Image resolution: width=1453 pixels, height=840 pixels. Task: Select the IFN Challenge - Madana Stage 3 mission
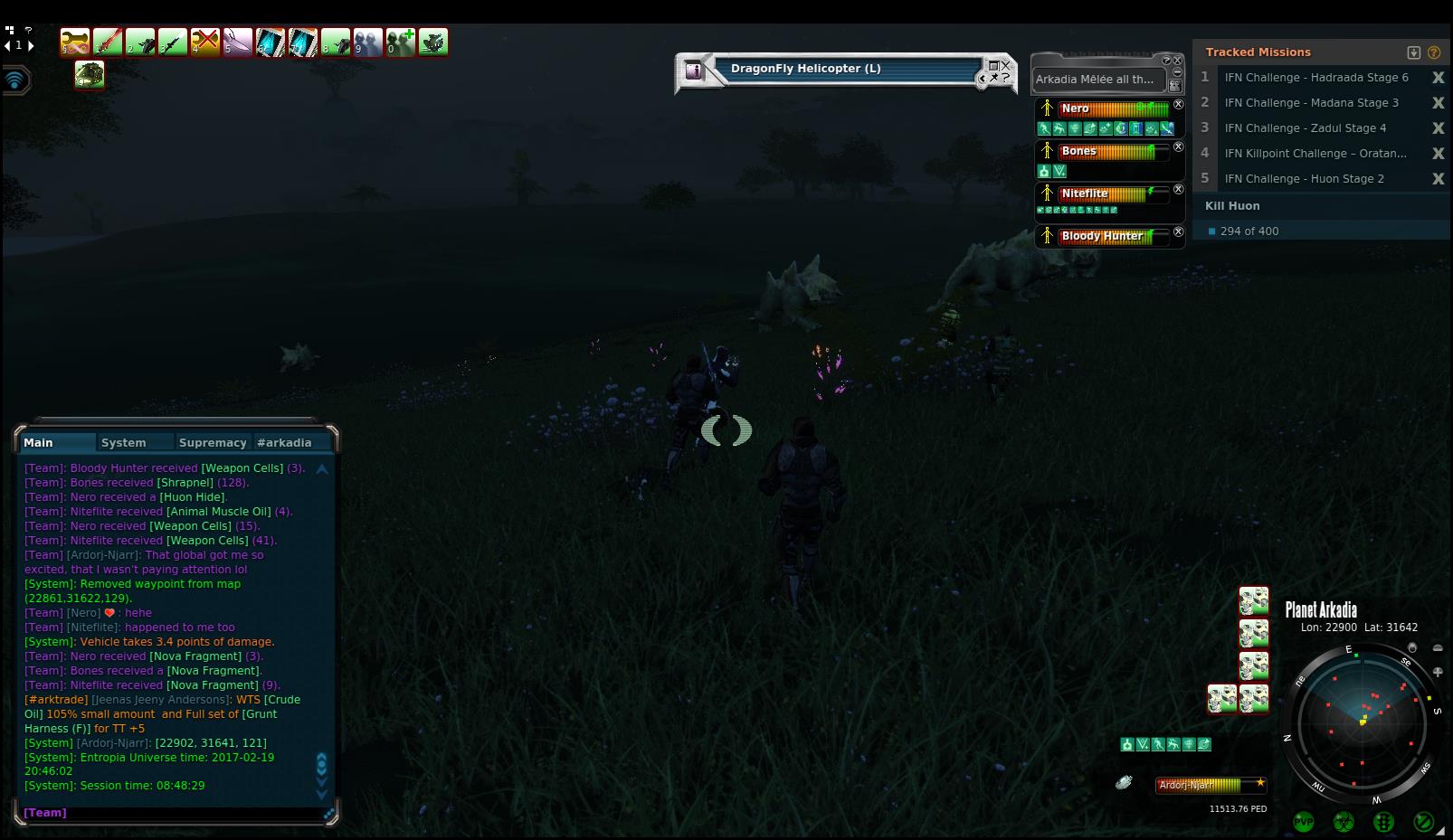(x=1311, y=103)
